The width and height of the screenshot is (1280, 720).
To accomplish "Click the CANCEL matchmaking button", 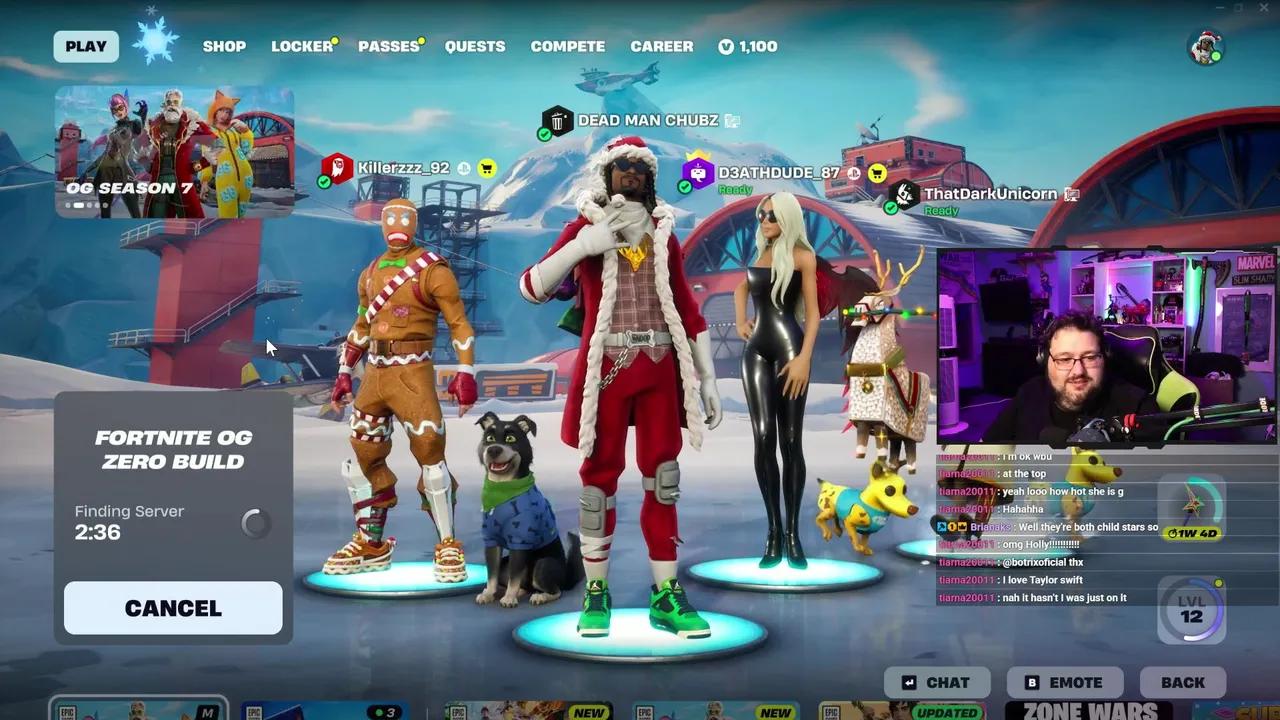I will click(x=172, y=607).
